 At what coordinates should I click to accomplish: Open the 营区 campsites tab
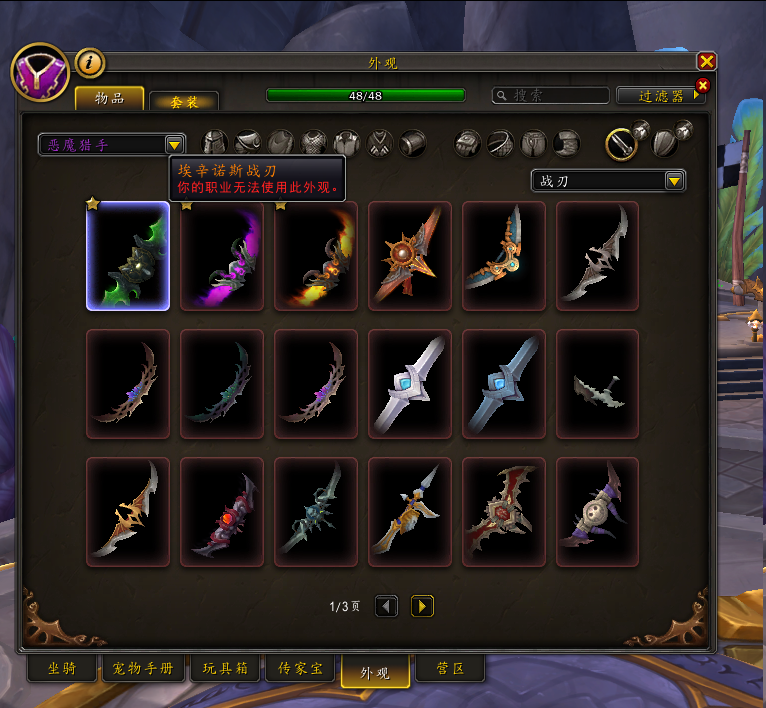point(448,668)
